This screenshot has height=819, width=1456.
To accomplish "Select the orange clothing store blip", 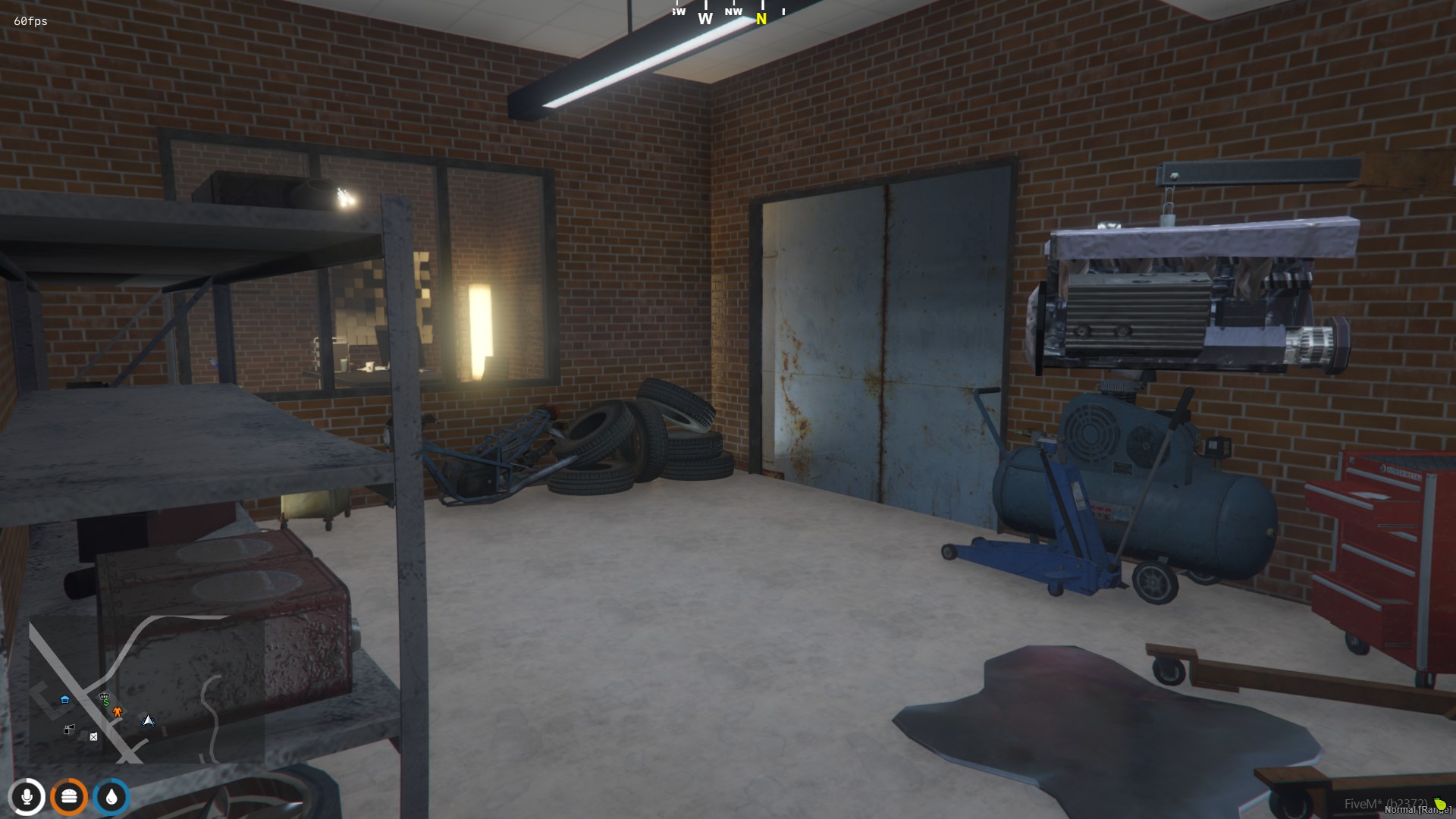I will pos(118,711).
